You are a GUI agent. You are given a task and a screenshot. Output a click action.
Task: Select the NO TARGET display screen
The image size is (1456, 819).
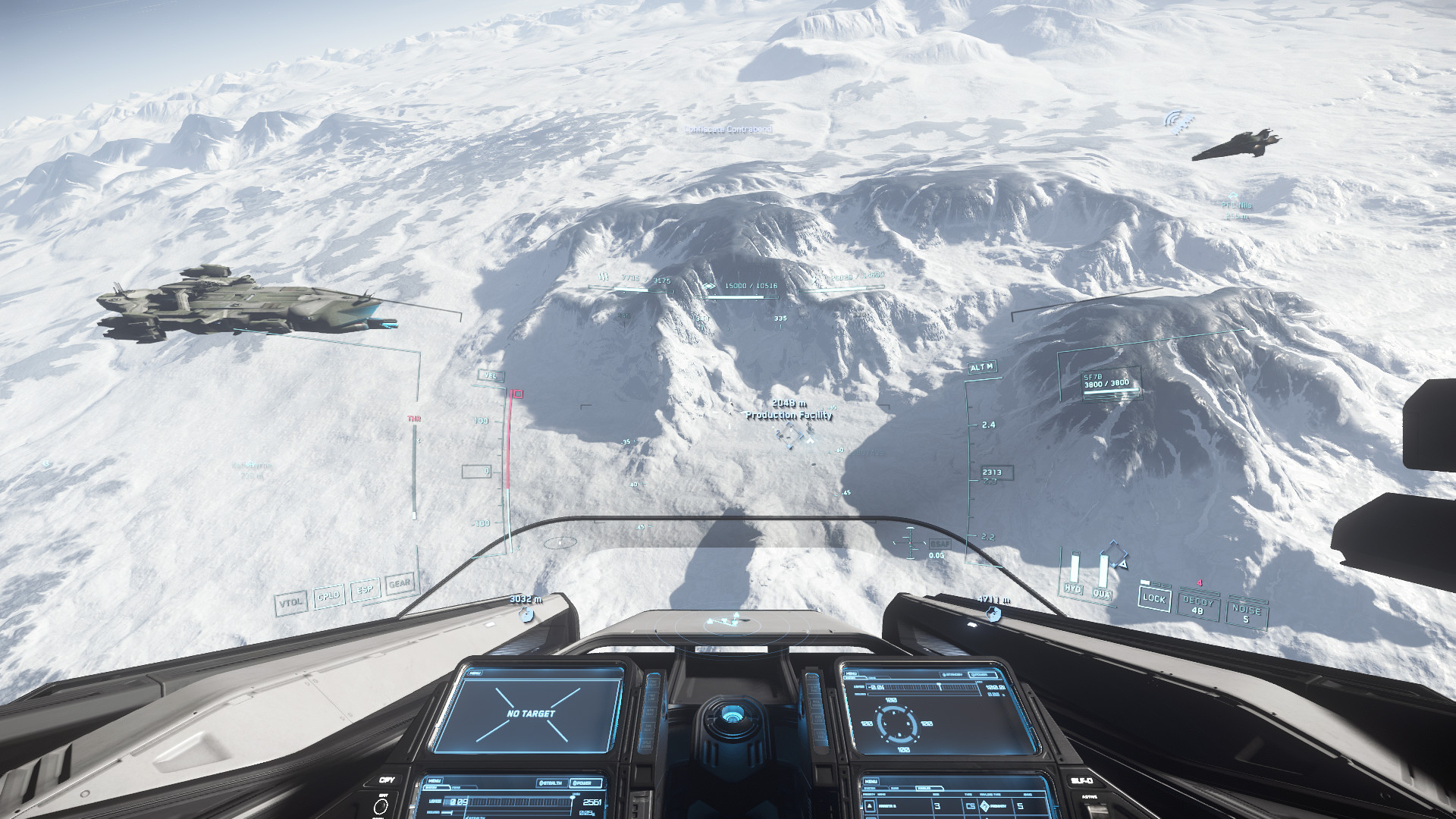pos(531,713)
